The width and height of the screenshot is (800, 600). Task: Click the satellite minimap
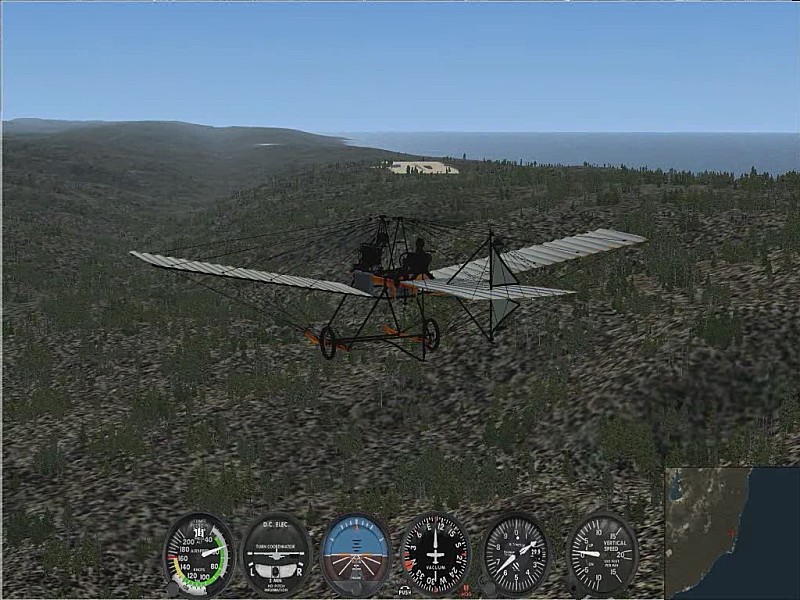click(732, 533)
